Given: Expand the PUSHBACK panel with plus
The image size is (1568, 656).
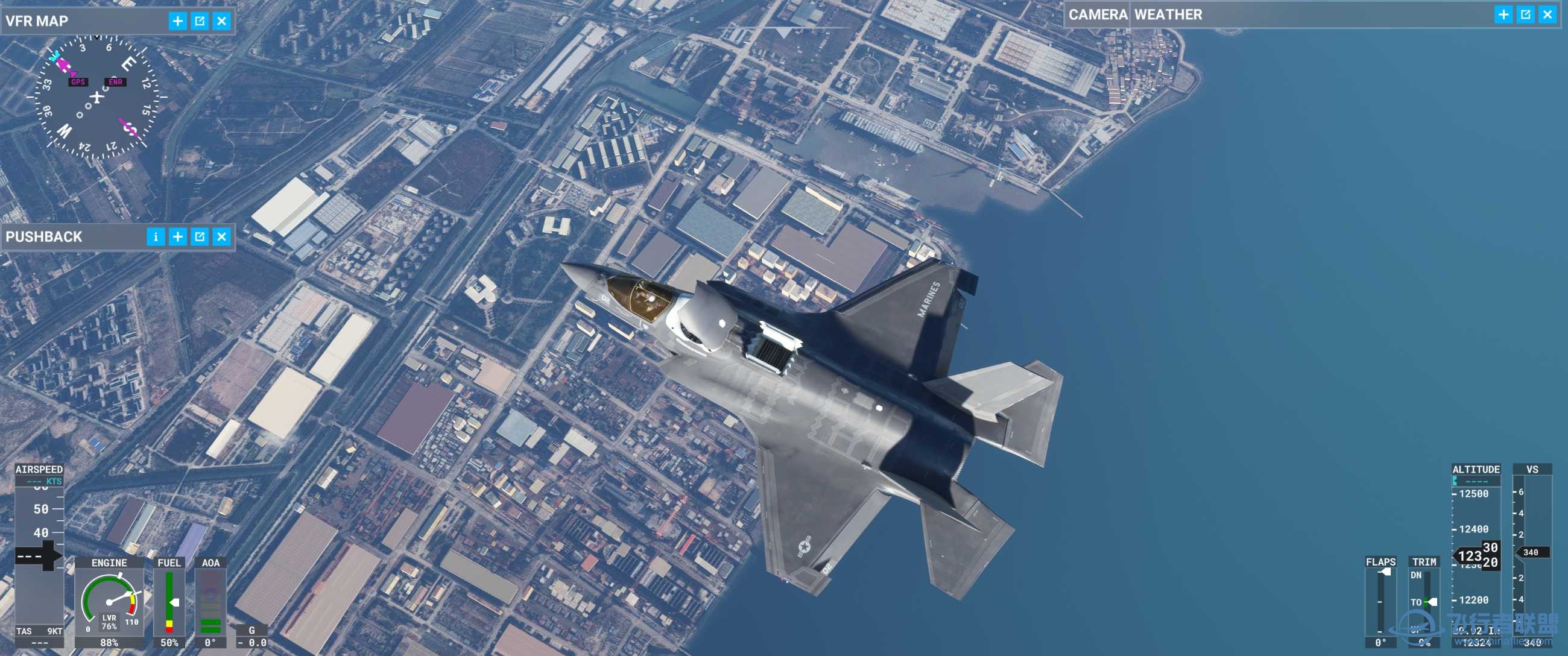Looking at the screenshot, I should [x=178, y=237].
